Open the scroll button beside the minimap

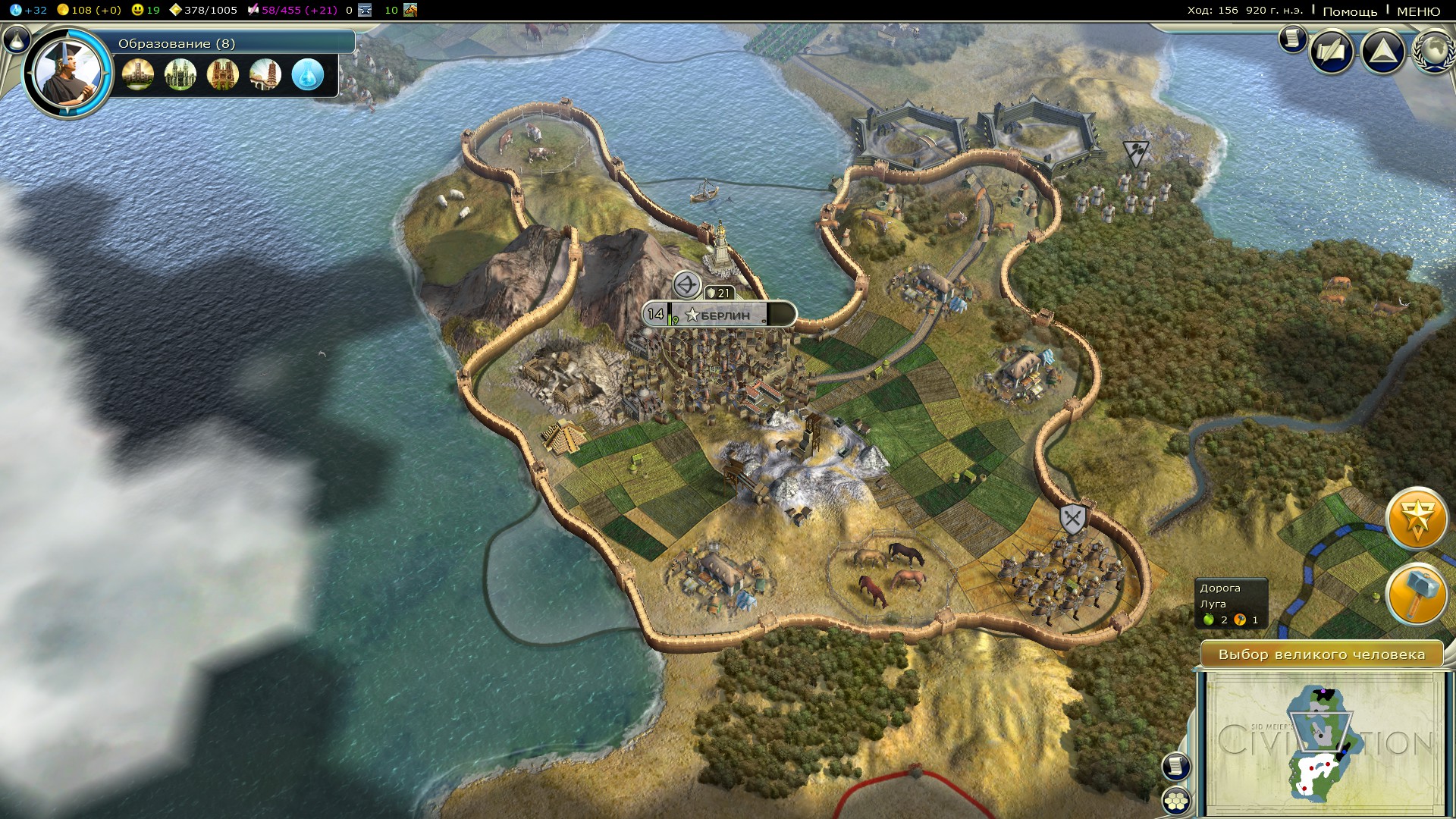pyautogui.click(x=1175, y=766)
